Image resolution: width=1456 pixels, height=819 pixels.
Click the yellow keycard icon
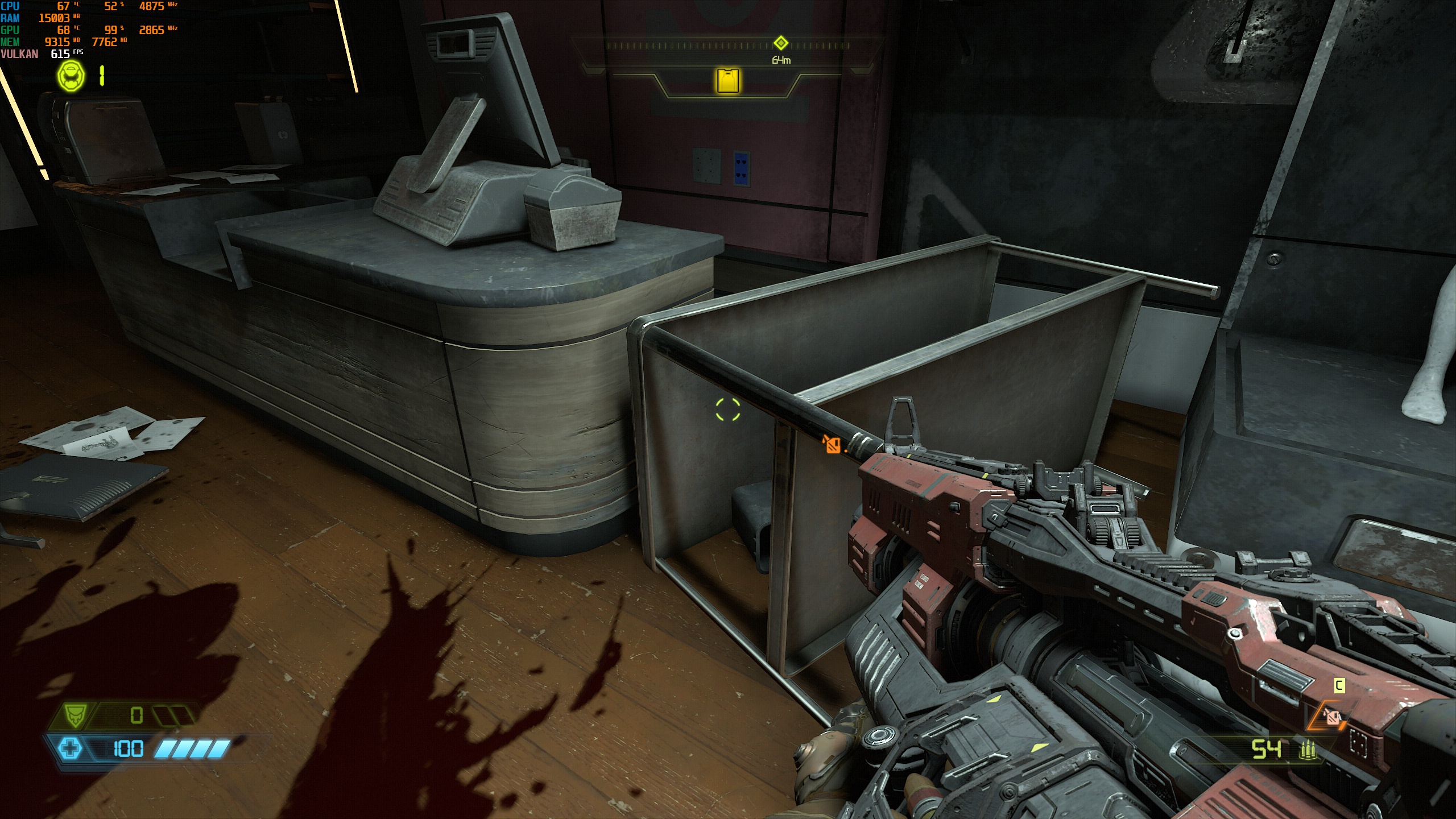[728, 81]
